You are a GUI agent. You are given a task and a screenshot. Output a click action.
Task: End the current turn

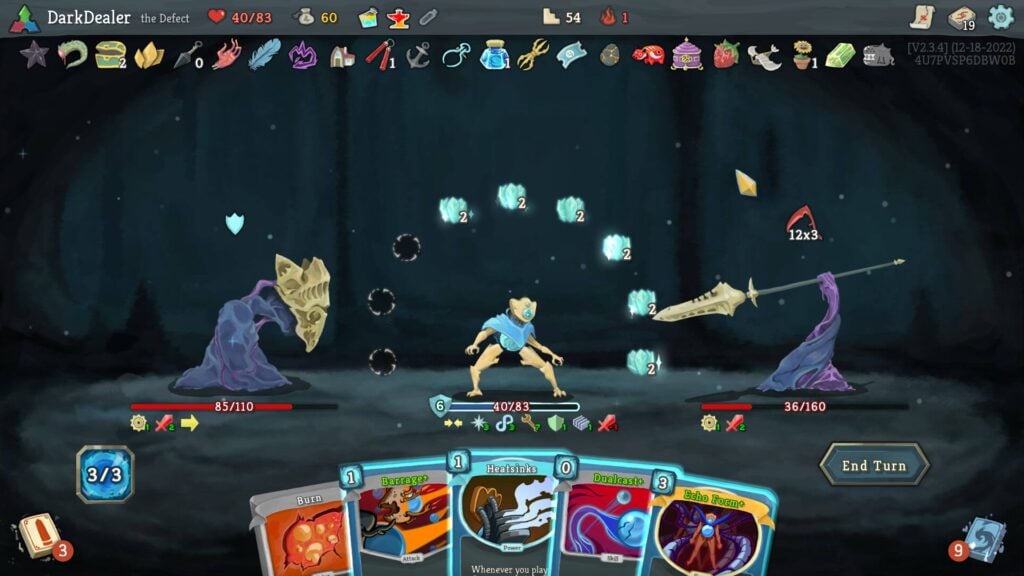874,465
